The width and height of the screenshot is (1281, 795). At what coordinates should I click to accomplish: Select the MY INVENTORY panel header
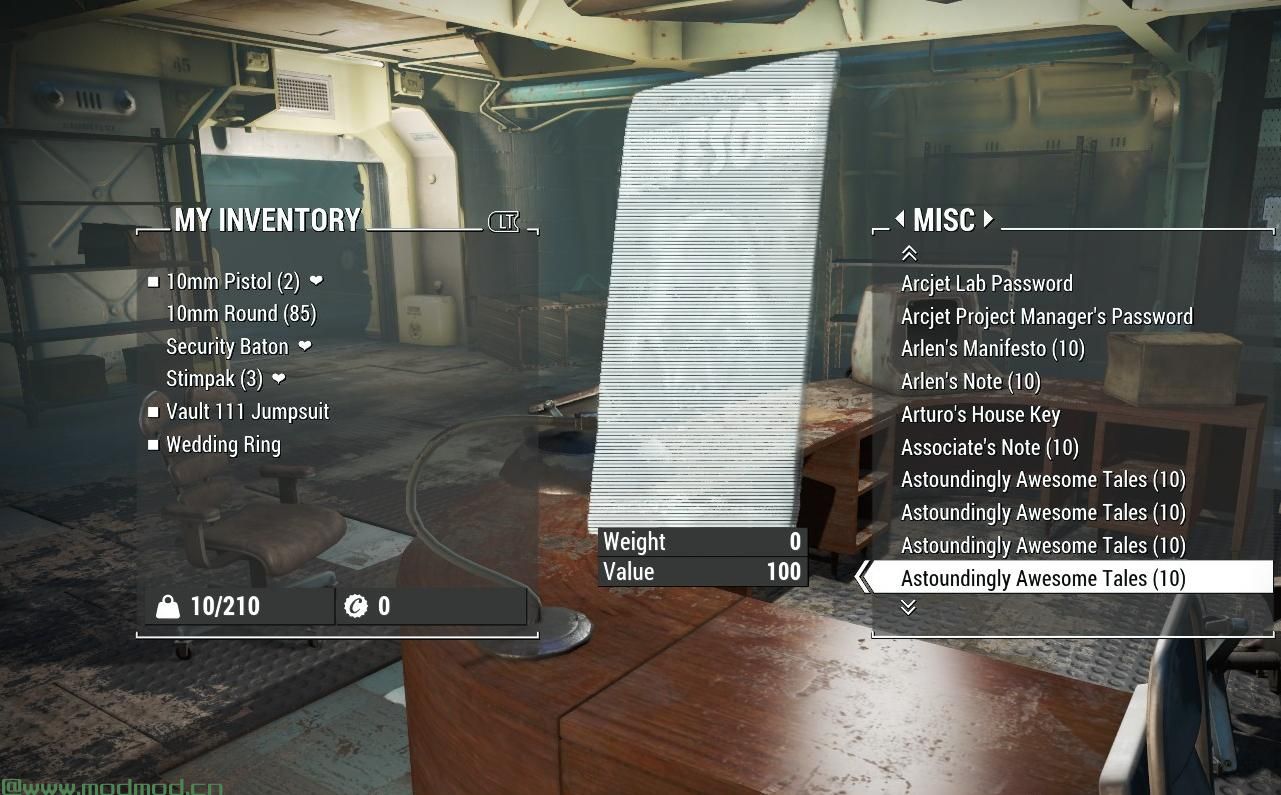[269, 220]
